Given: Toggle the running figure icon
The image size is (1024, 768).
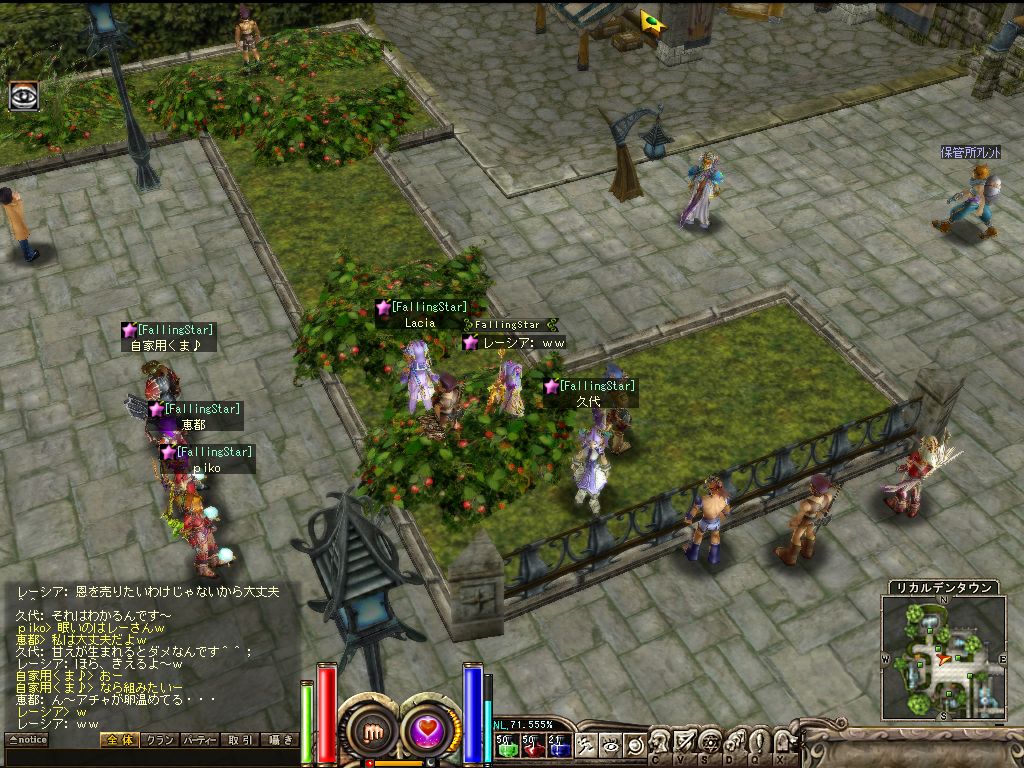Looking at the screenshot, I should tap(588, 745).
